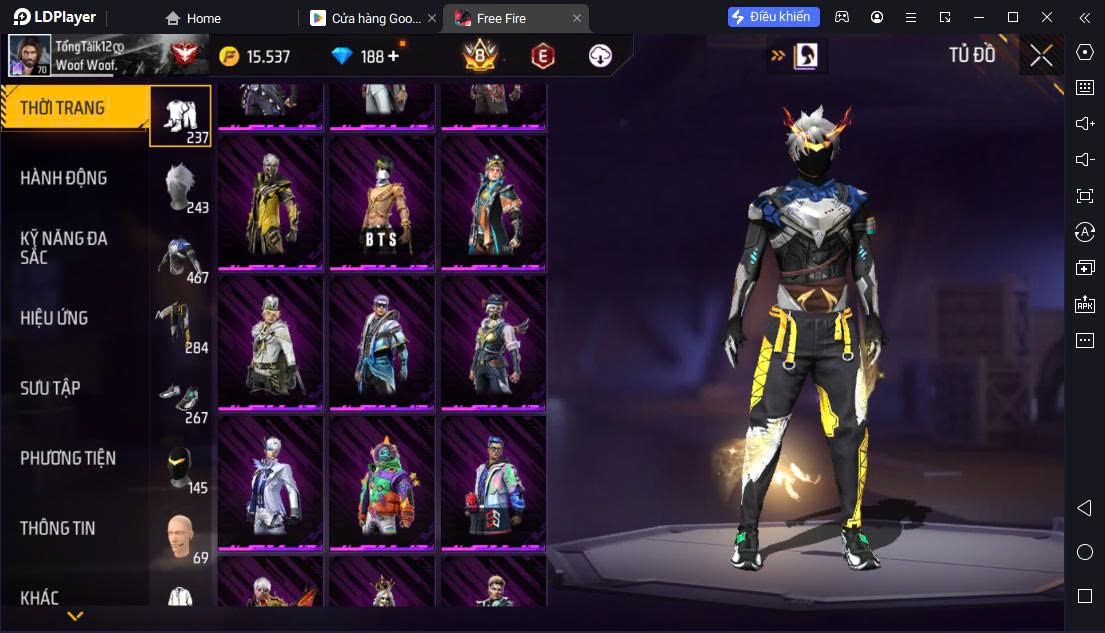Select the outfit set subcategory with 237 items
Viewport: 1105px width, 633px height.
[181, 116]
